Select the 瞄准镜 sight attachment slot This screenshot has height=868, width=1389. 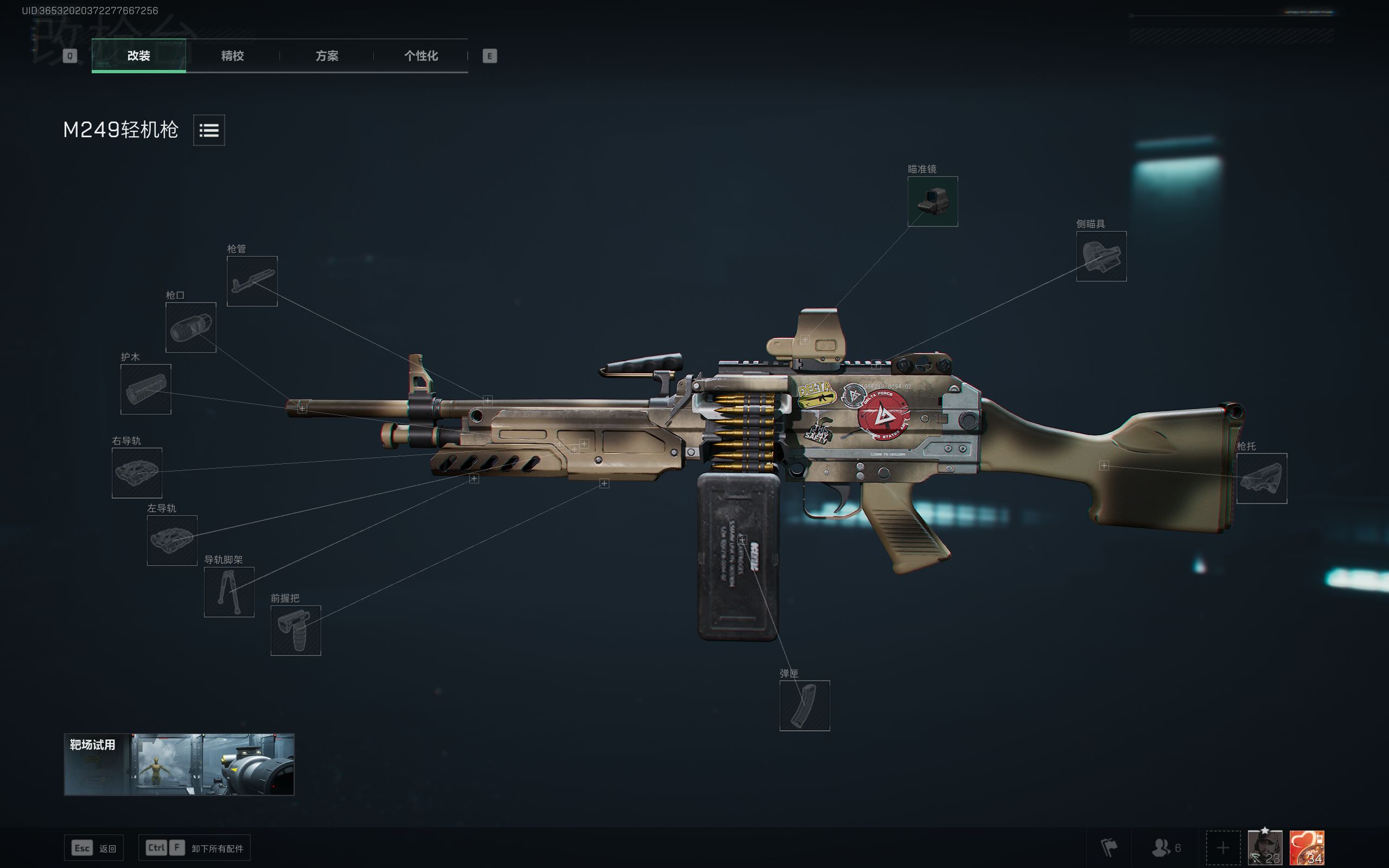point(932,201)
